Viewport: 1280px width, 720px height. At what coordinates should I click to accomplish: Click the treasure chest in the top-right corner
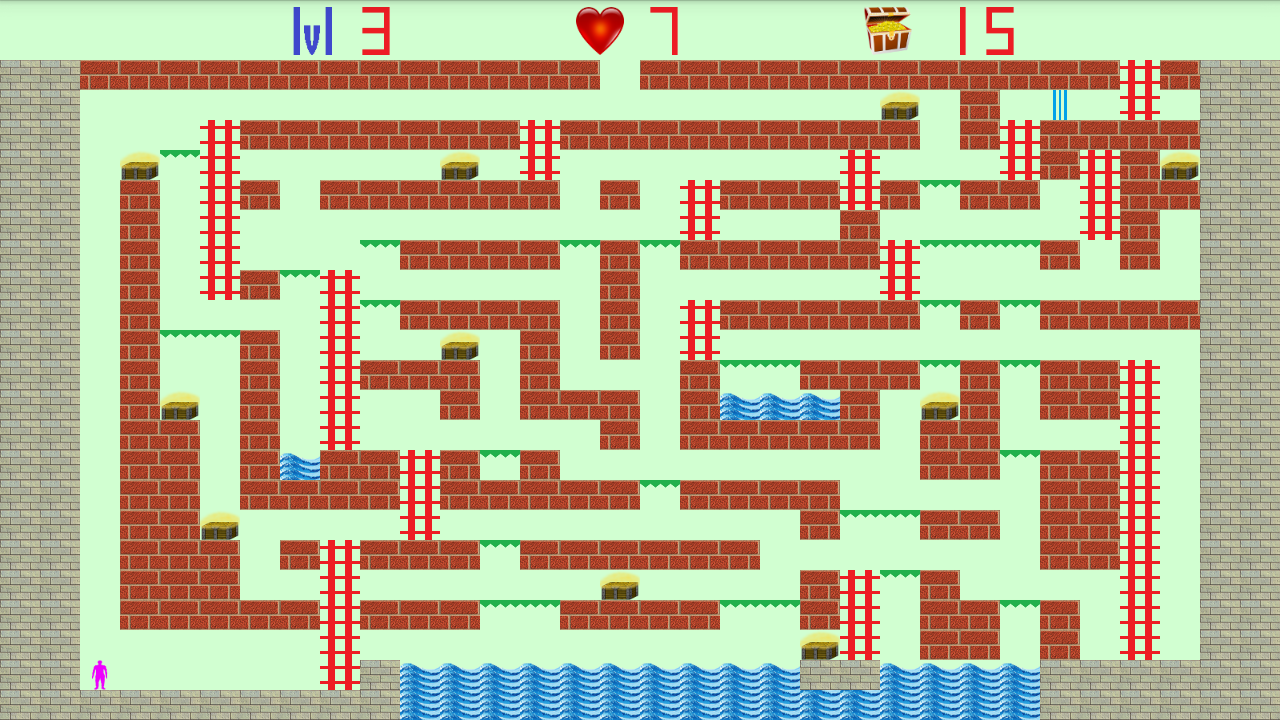(x=1180, y=170)
